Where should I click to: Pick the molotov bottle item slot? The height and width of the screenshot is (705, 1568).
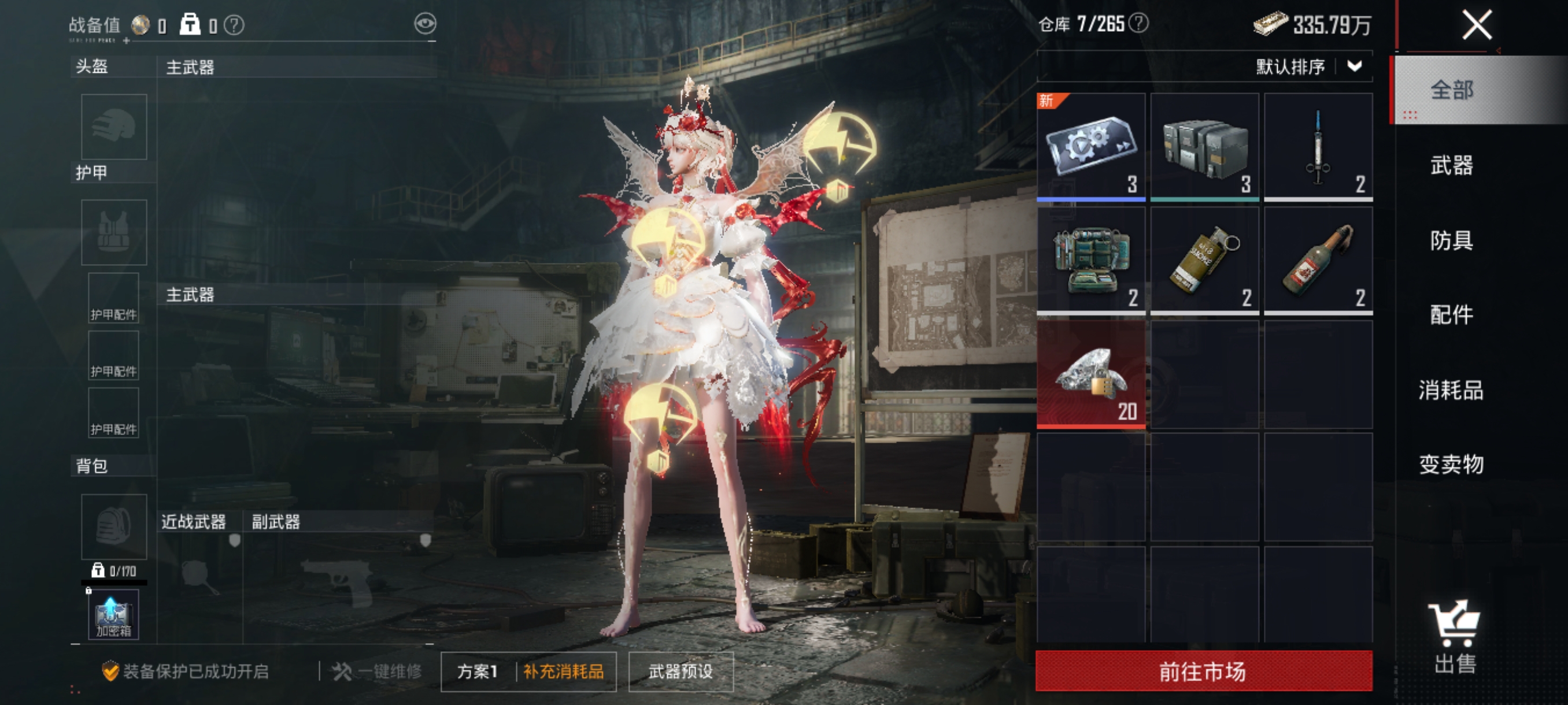click(x=1318, y=261)
